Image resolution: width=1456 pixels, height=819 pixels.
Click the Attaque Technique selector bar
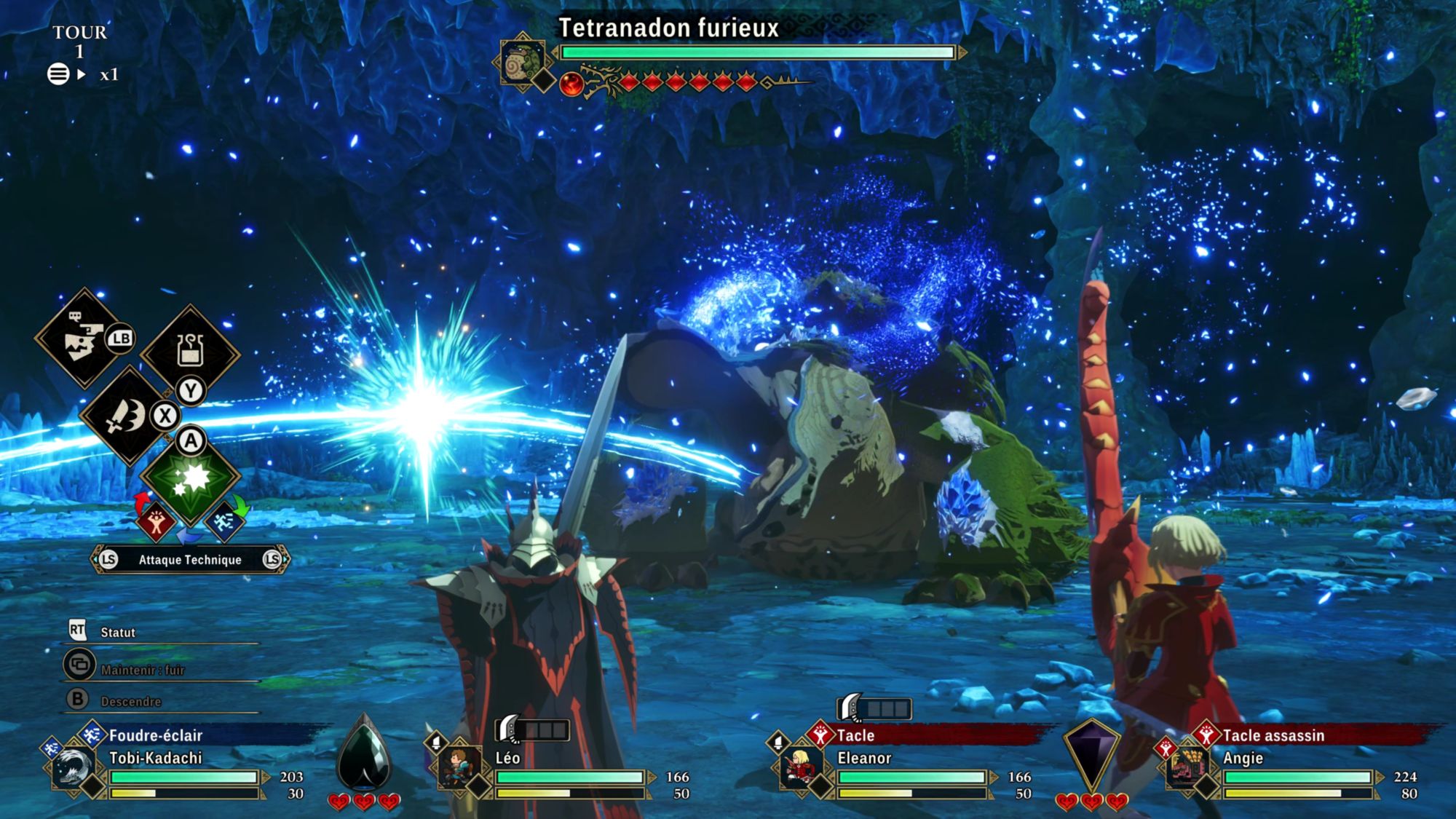tap(190, 559)
